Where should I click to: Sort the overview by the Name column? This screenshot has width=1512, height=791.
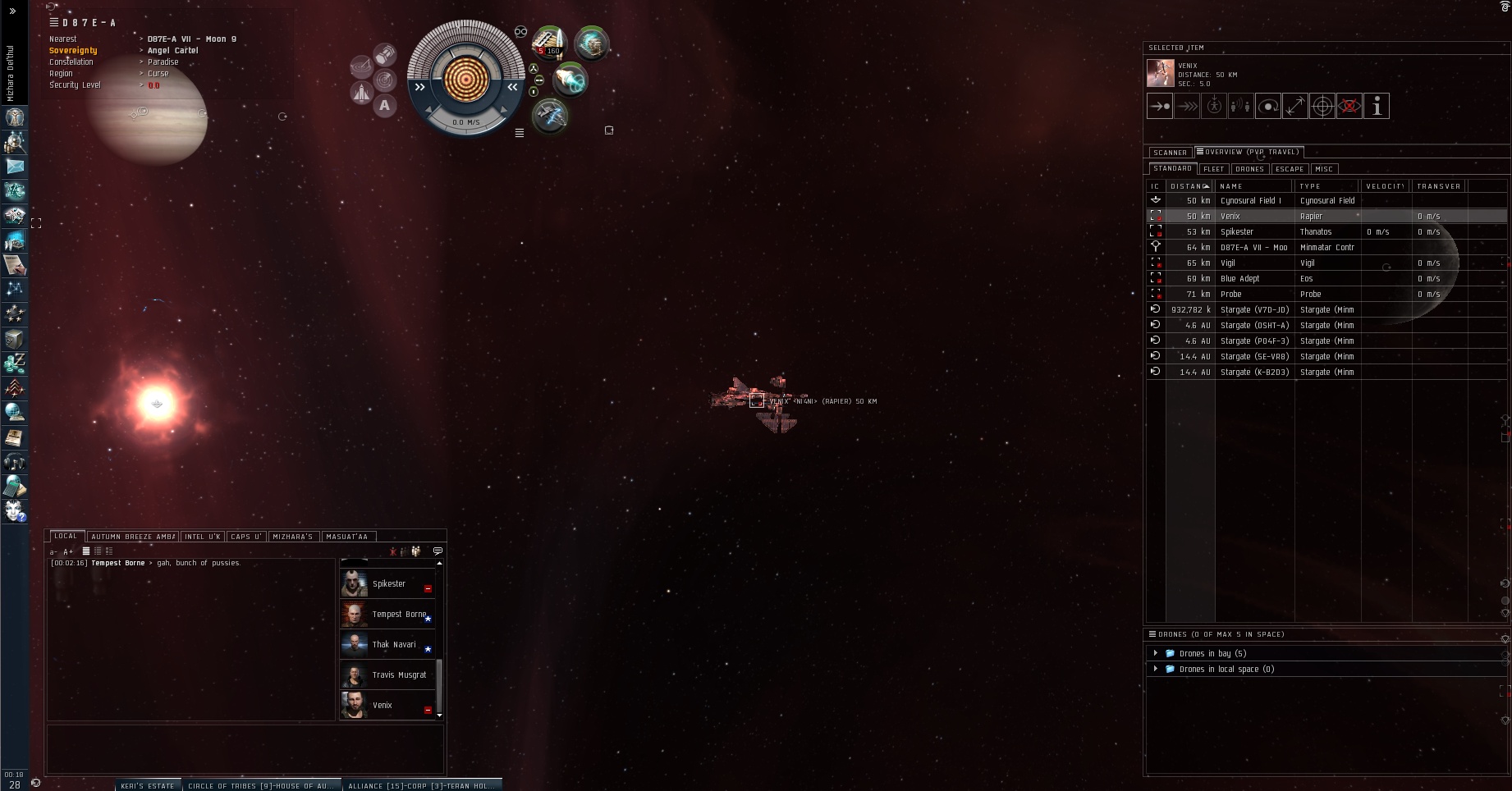(x=1253, y=186)
